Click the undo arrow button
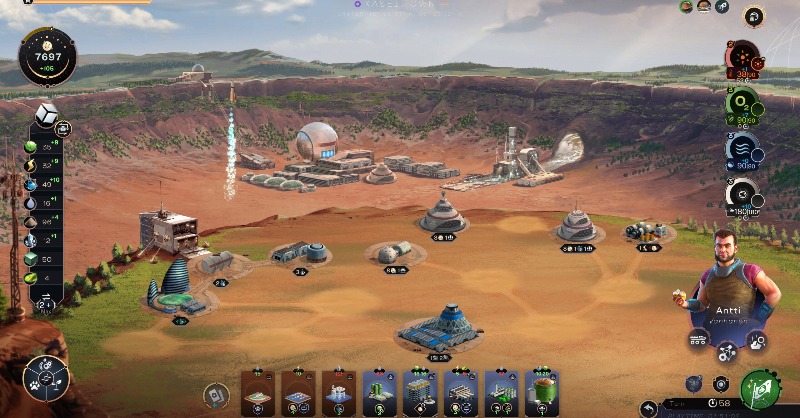The image size is (800, 418). pyautogui.click(x=651, y=407)
